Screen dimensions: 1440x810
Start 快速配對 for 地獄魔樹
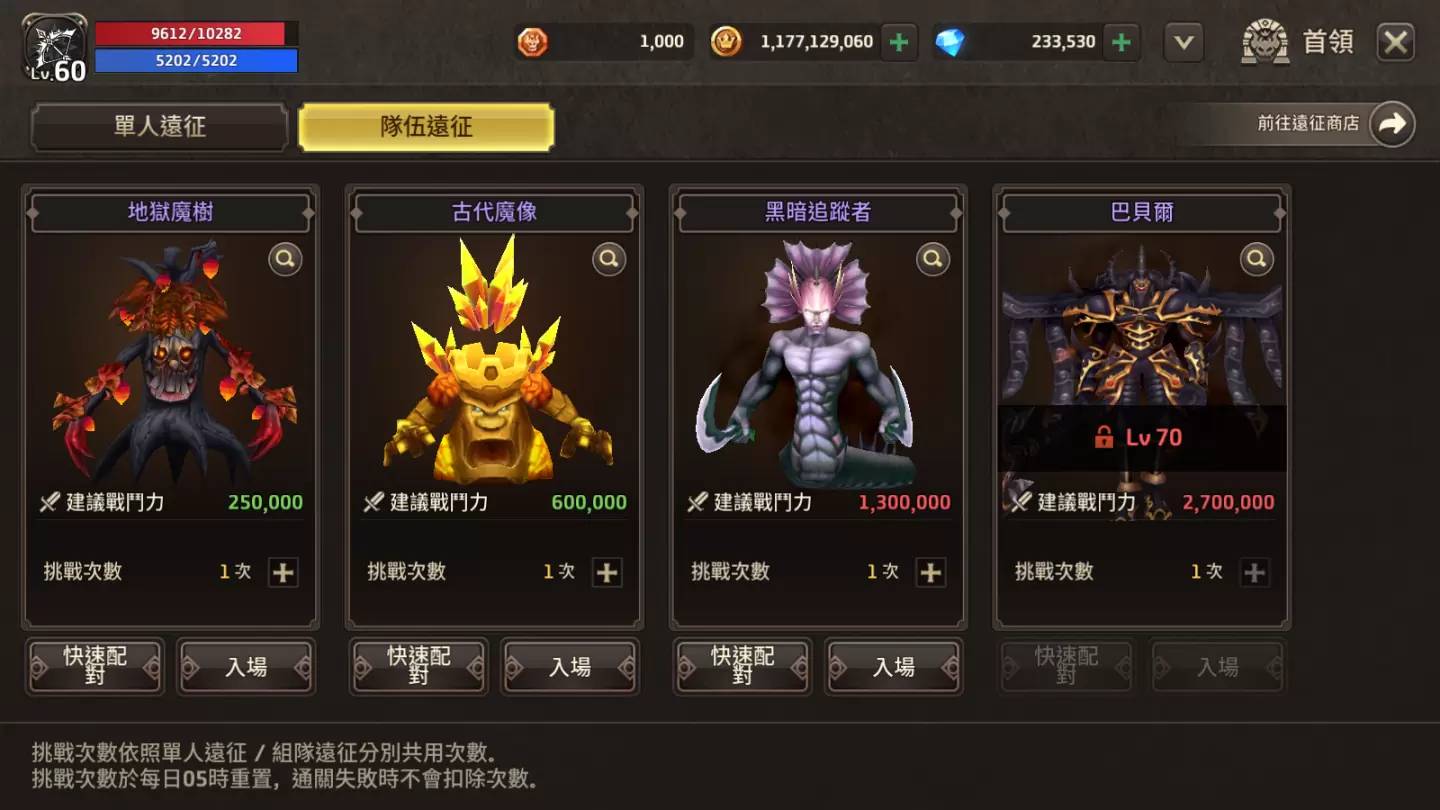point(95,666)
